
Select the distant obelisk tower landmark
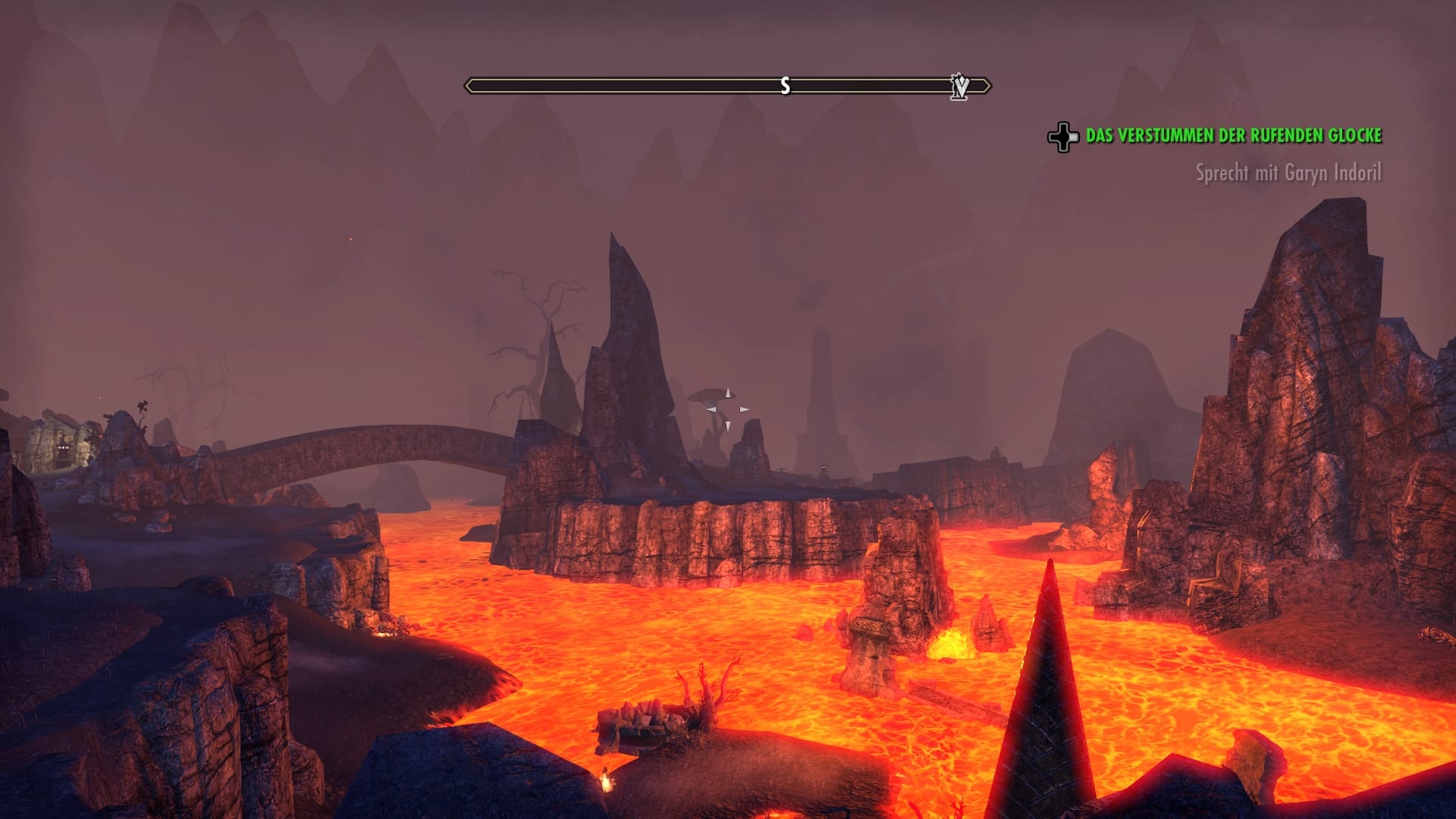pyautogui.click(x=821, y=394)
